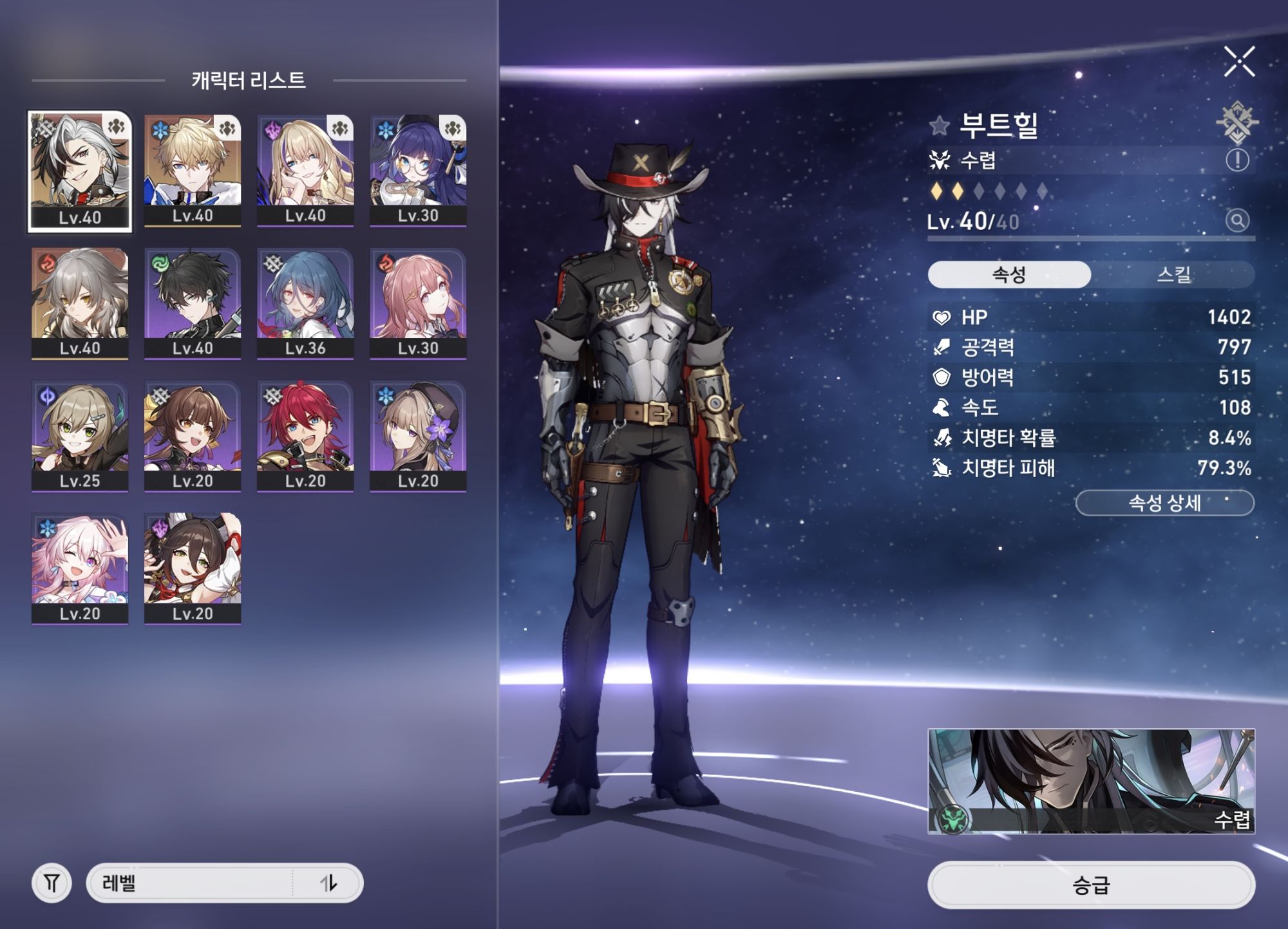Show path info via the exclamation icon

point(1236,160)
